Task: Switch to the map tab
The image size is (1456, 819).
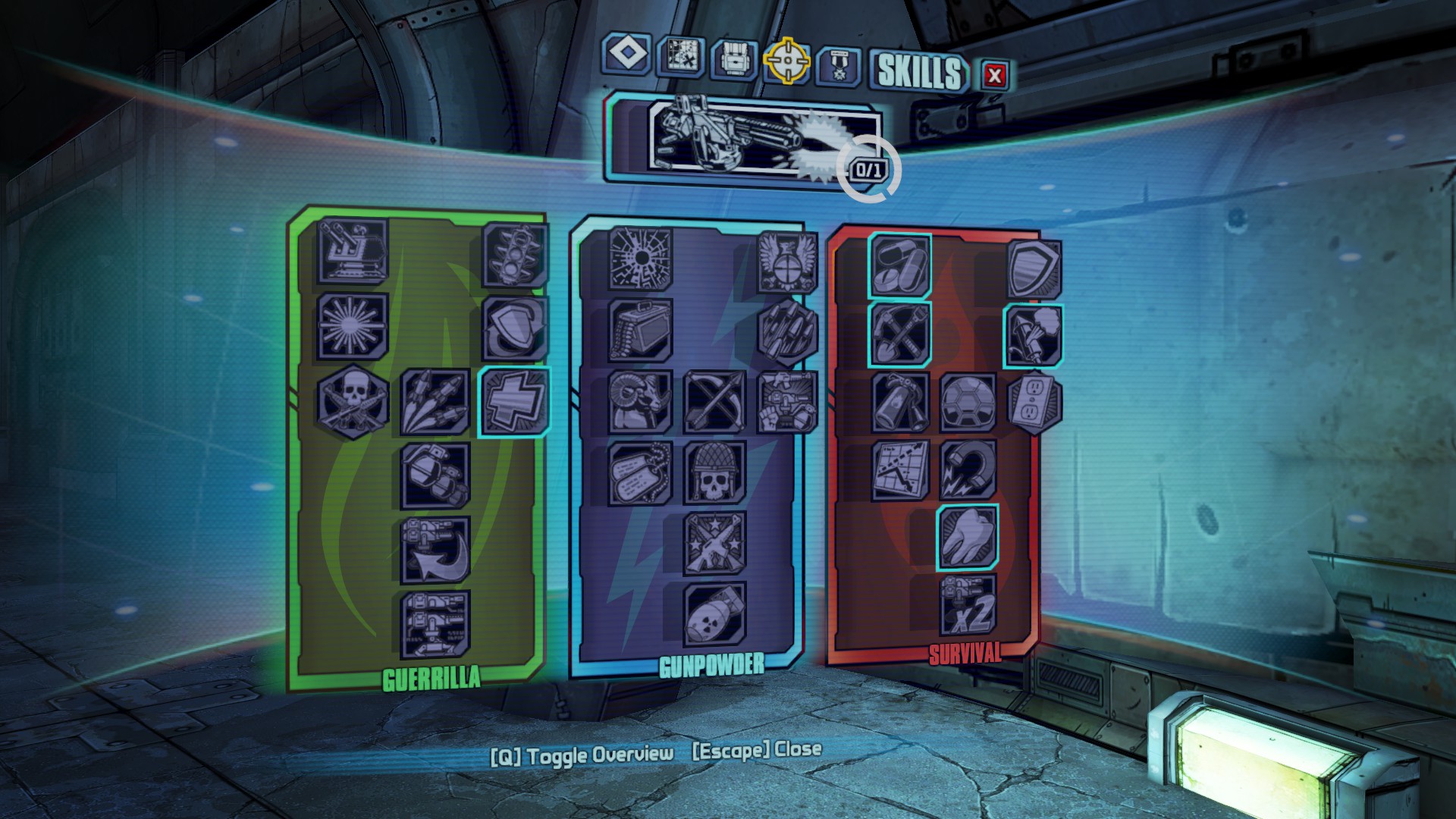Action: (x=680, y=56)
